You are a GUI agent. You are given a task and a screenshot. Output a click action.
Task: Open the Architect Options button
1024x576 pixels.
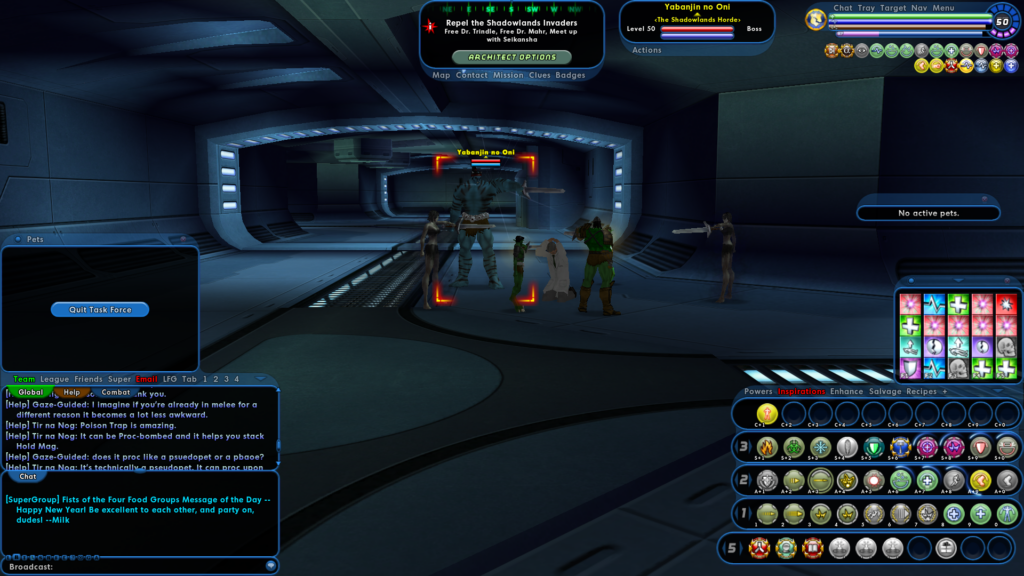tap(512, 57)
